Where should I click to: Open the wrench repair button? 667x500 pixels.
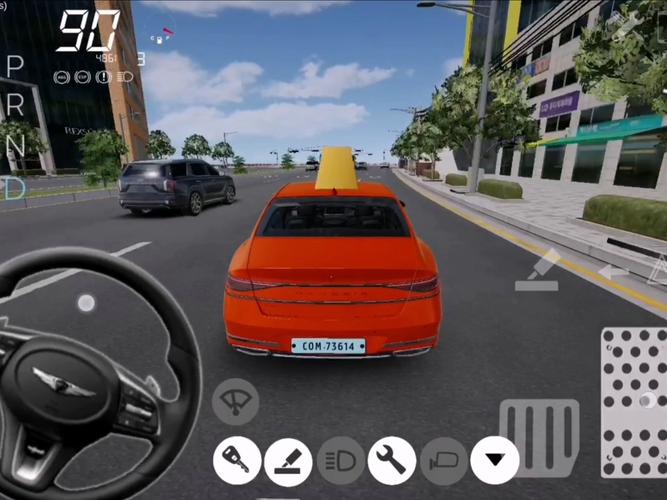392,461
